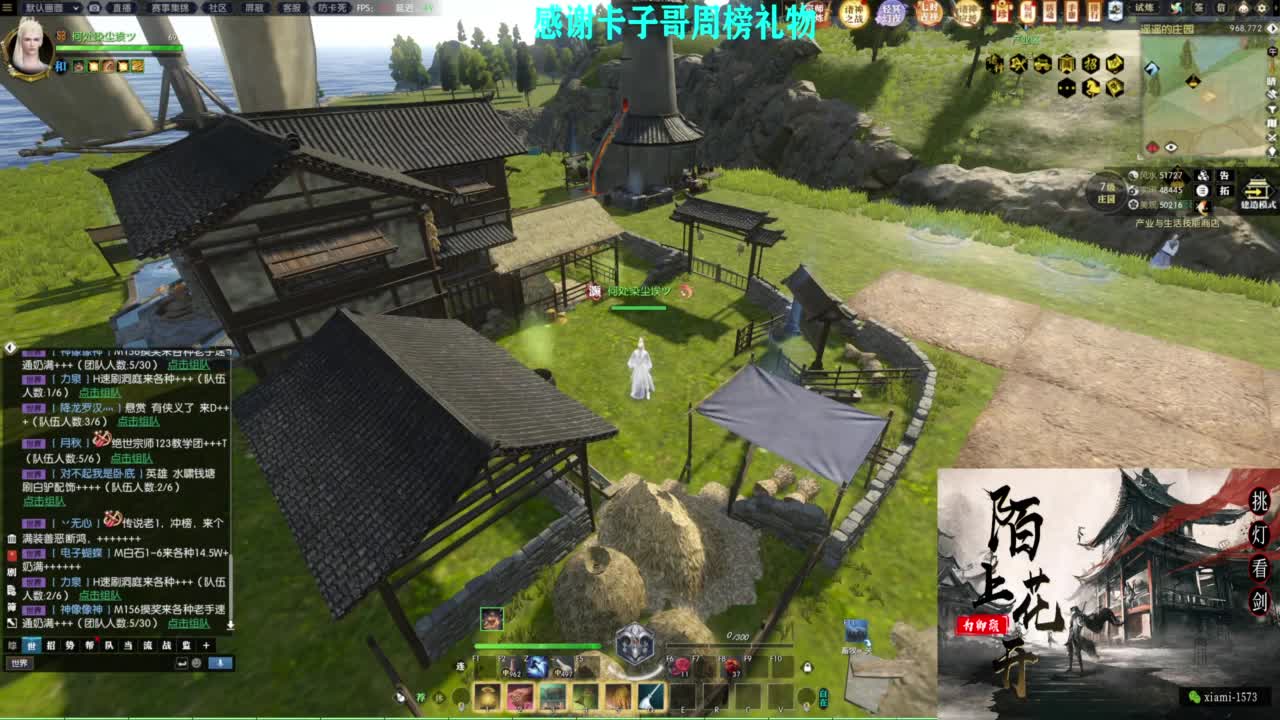Open the 福利 welfare event icon
The width and height of the screenshot is (1280, 720).
pyautogui.click(x=1027, y=10)
